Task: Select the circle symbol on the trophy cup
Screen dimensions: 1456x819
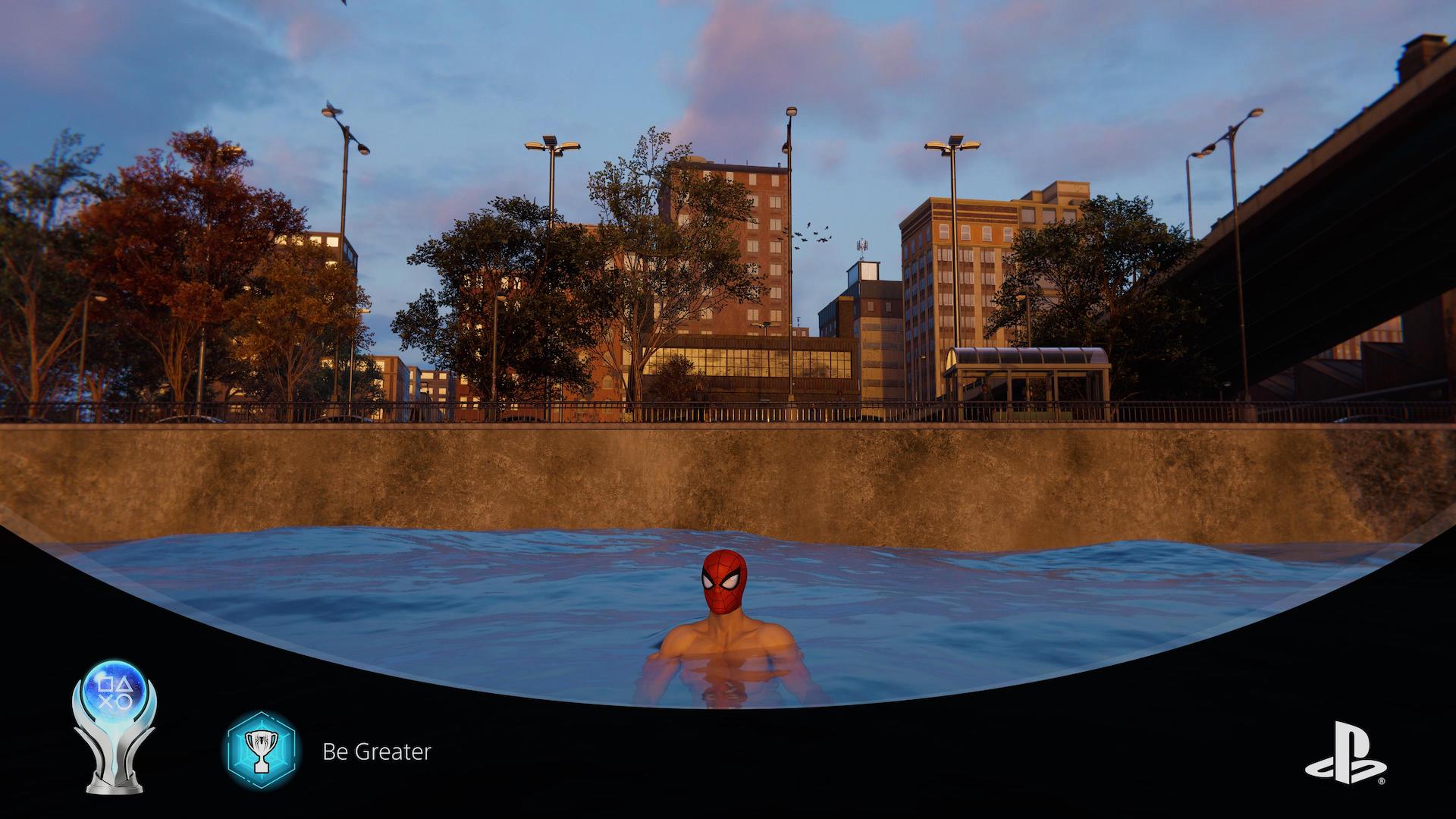Action: pyautogui.click(x=124, y=701)
